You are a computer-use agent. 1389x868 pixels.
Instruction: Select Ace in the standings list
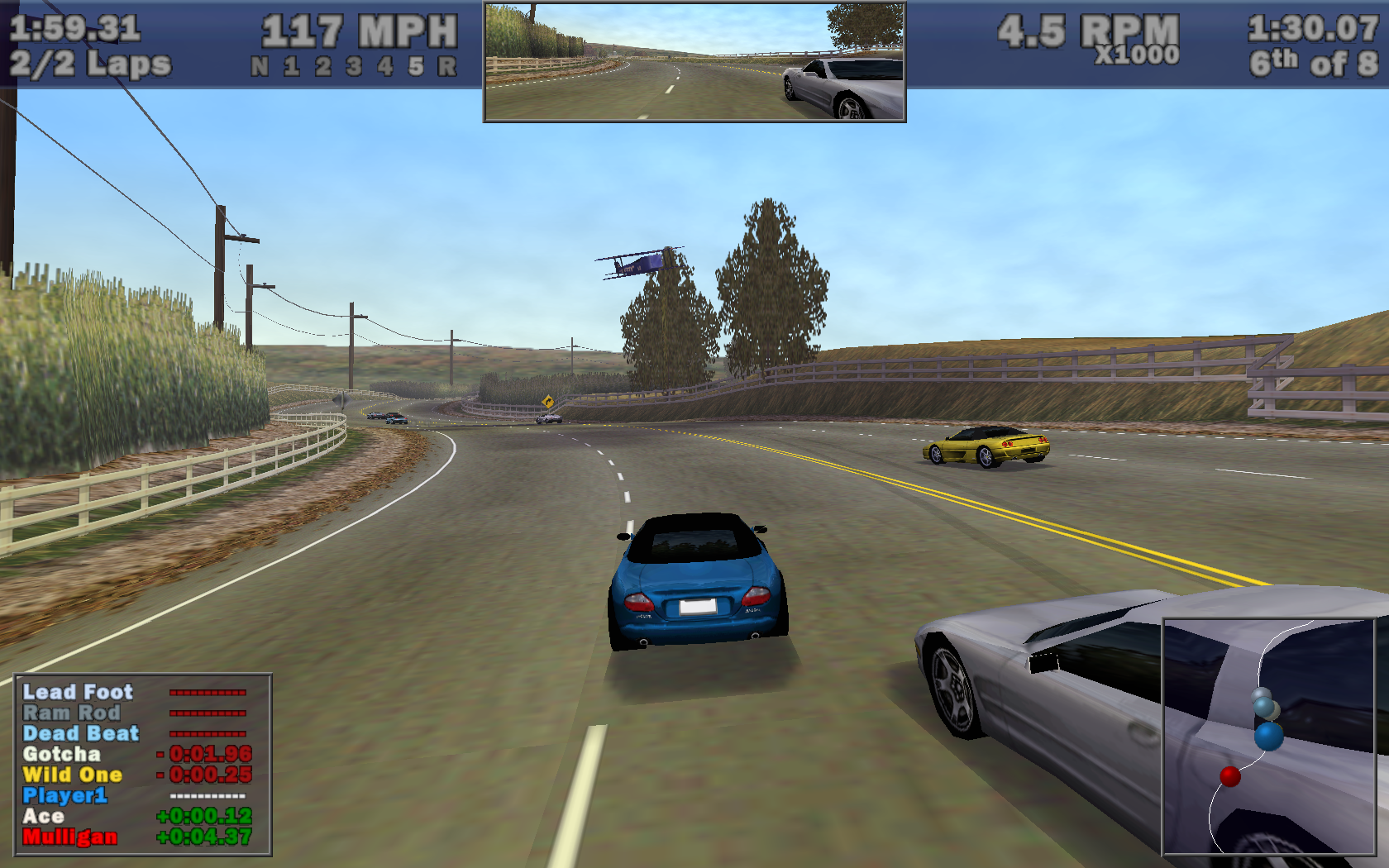tap(44, 816)
